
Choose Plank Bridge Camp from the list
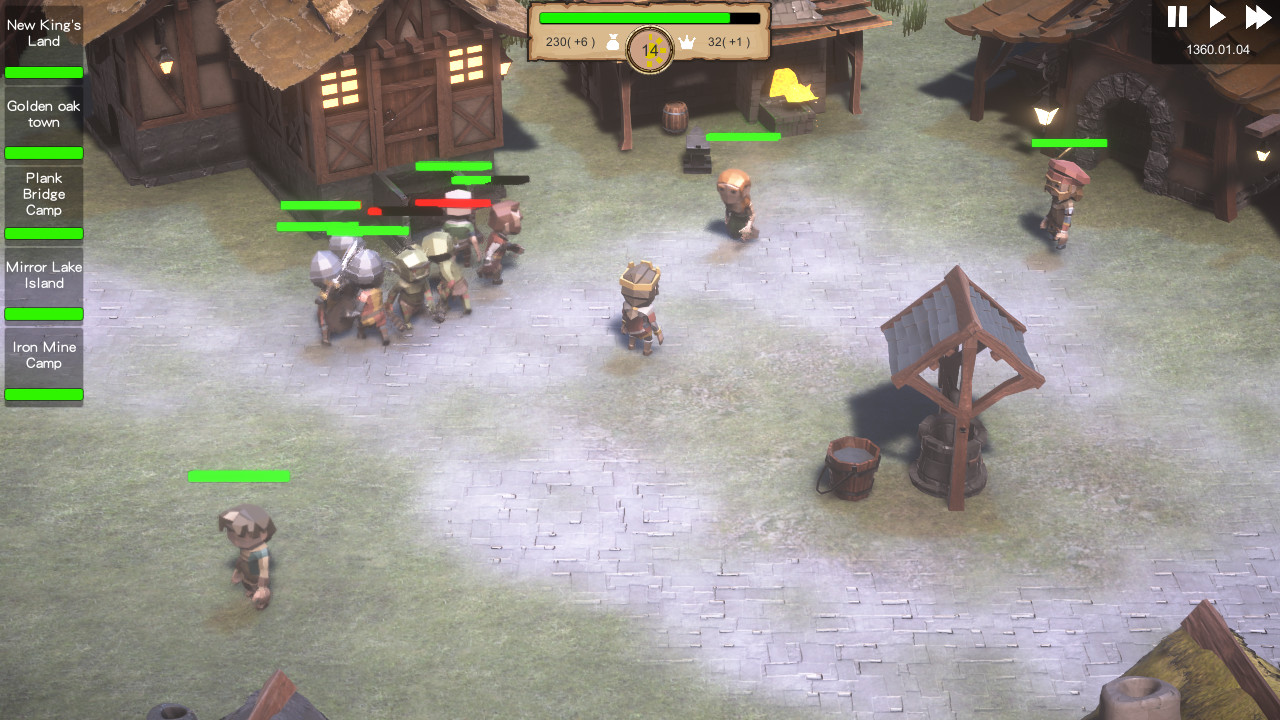44,194
